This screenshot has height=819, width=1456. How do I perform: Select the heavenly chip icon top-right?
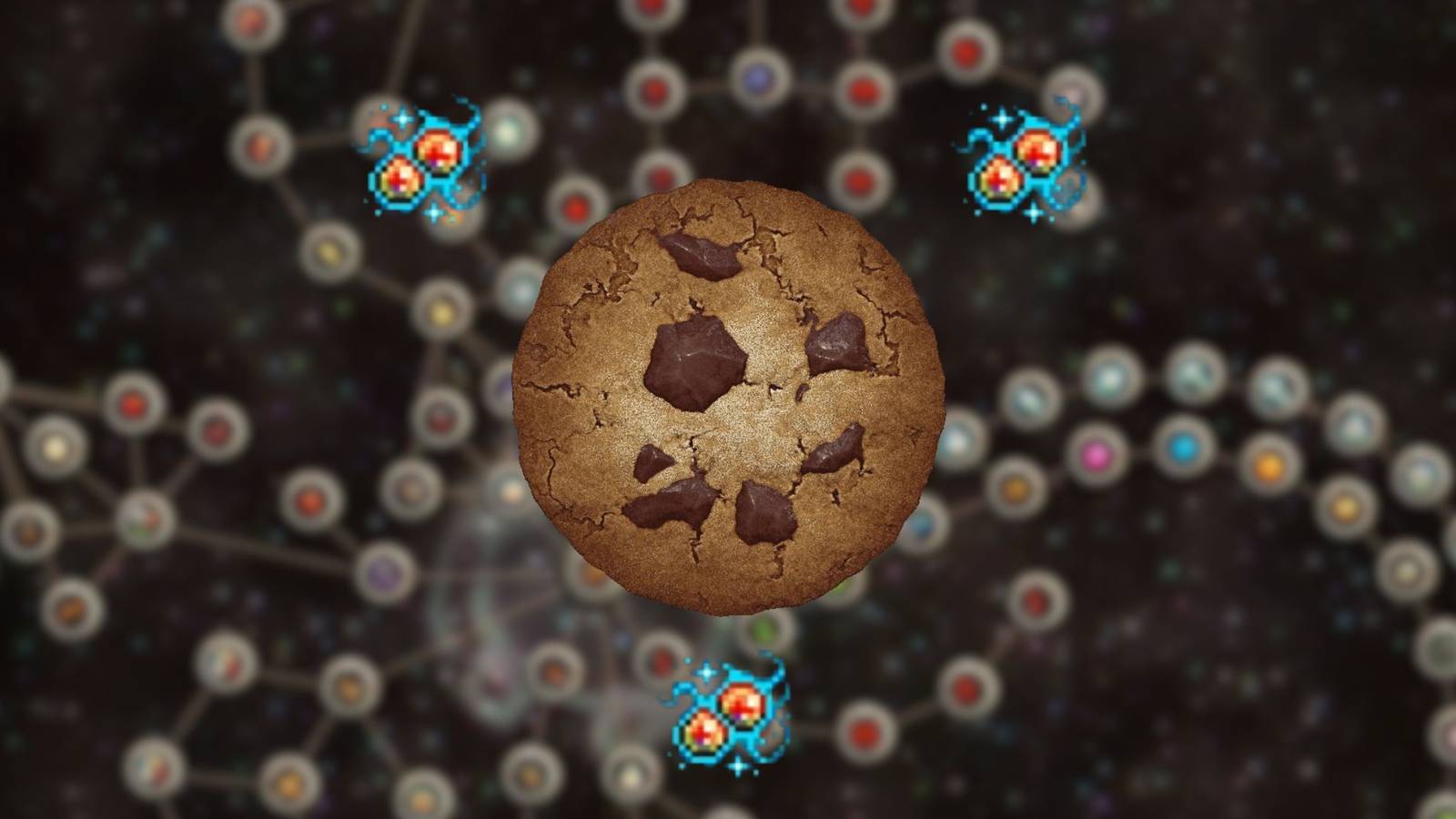click(x=1021, y=164)
